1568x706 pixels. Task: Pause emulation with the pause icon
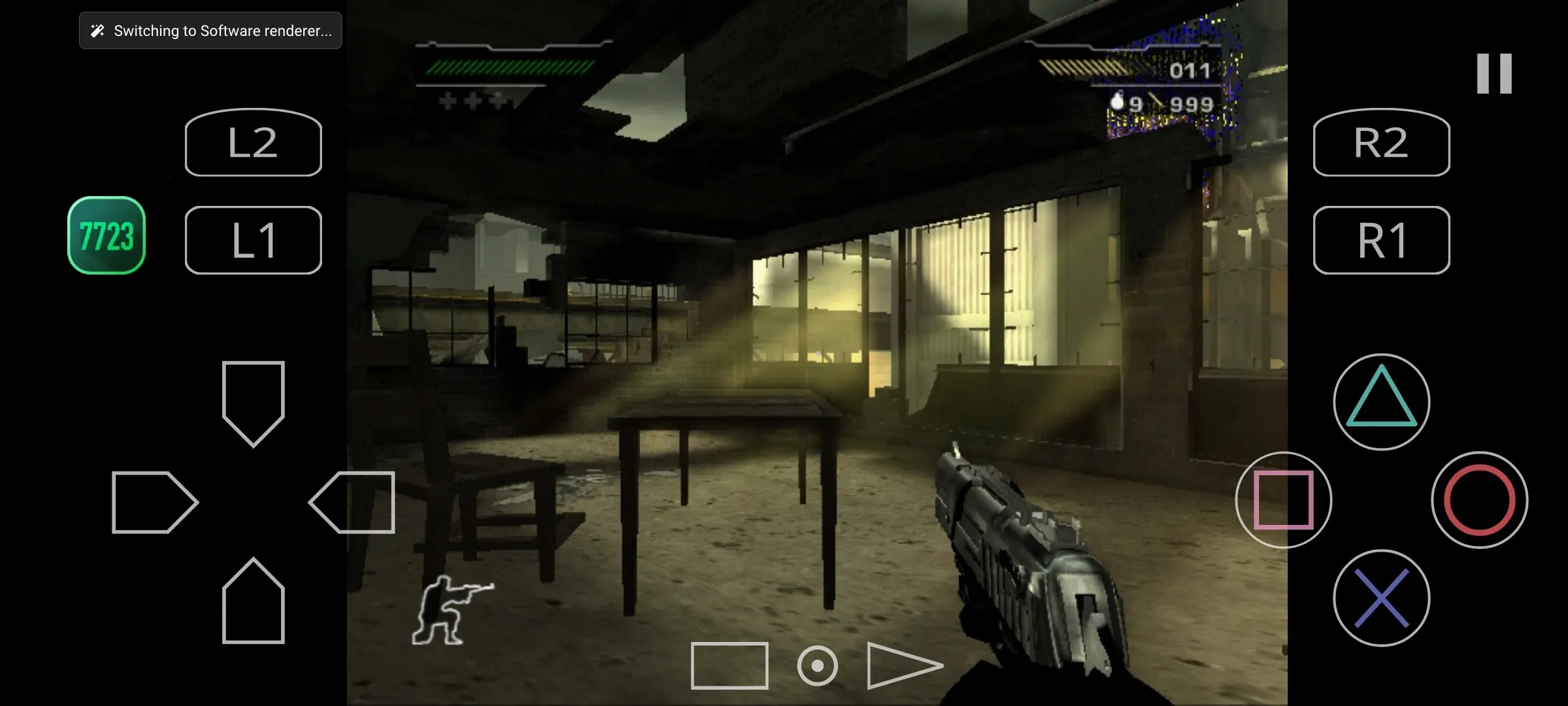[x=1494, y=74]
